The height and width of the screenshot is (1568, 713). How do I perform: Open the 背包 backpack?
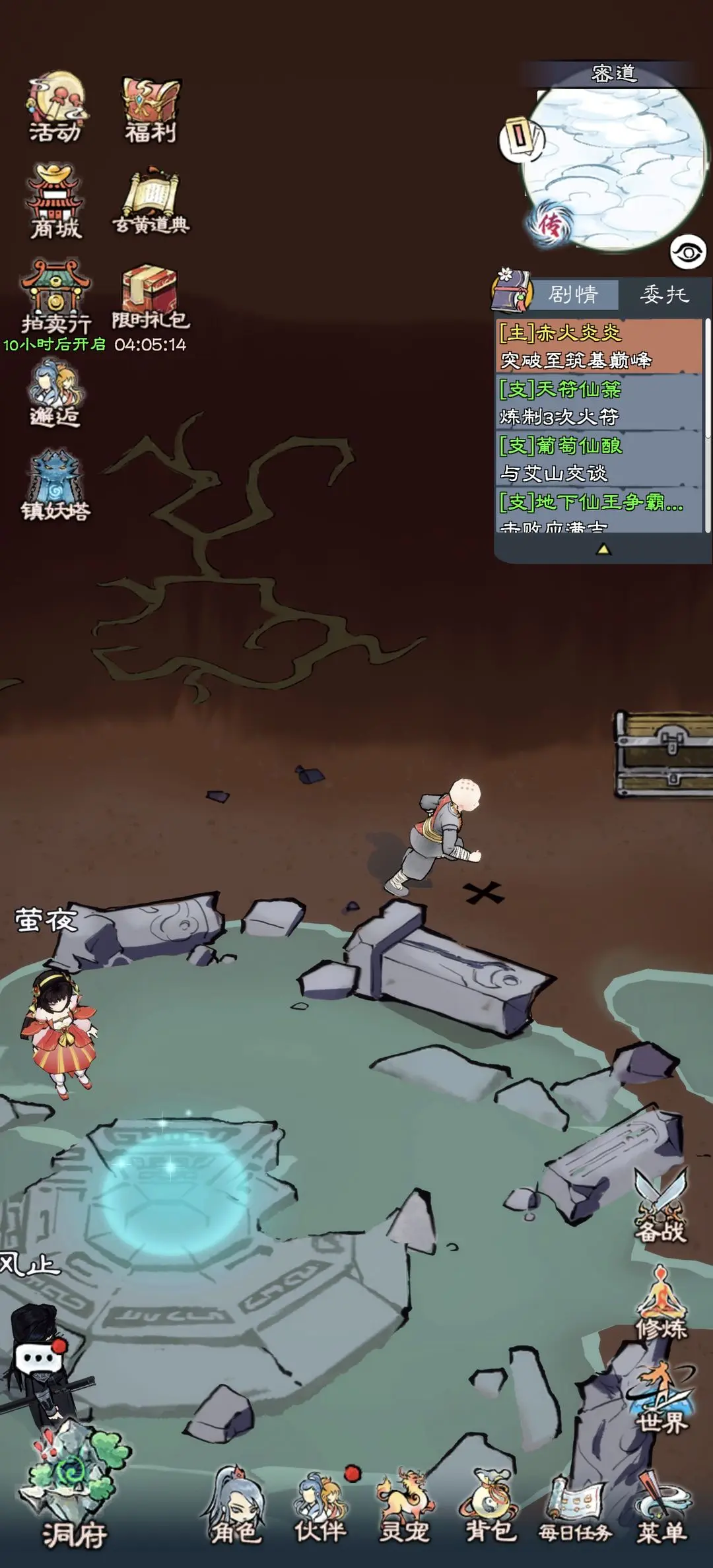(x=491, y=1508)
